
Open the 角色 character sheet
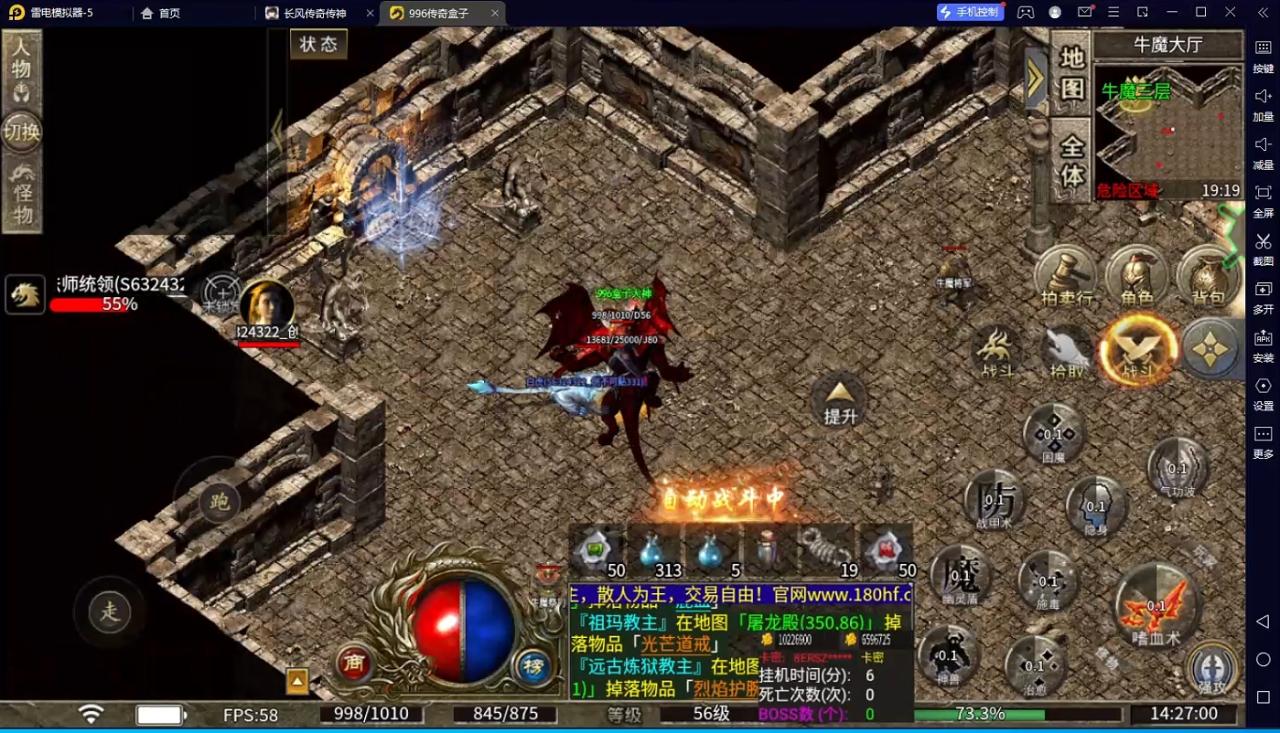(x=1137, y=274)
